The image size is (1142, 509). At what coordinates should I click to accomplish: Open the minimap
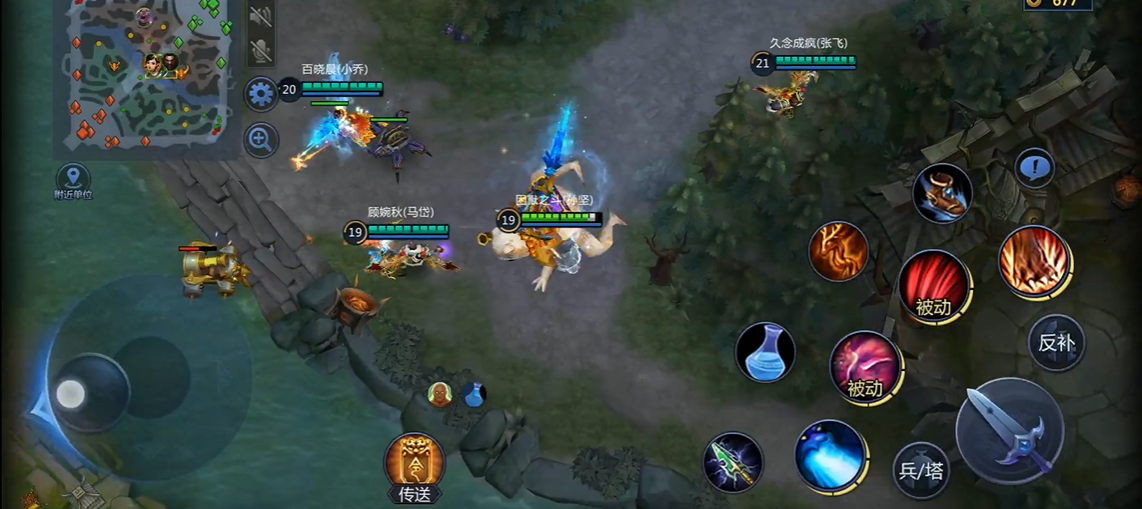[147, 78]
